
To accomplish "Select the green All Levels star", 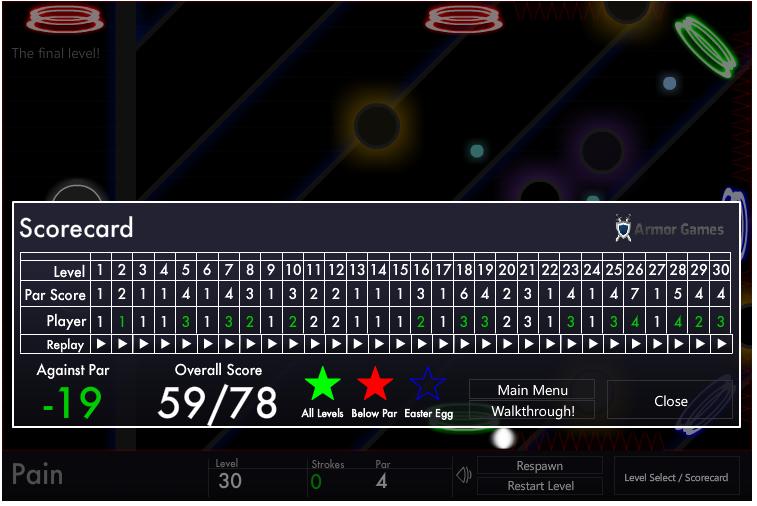I will [322, 385].
